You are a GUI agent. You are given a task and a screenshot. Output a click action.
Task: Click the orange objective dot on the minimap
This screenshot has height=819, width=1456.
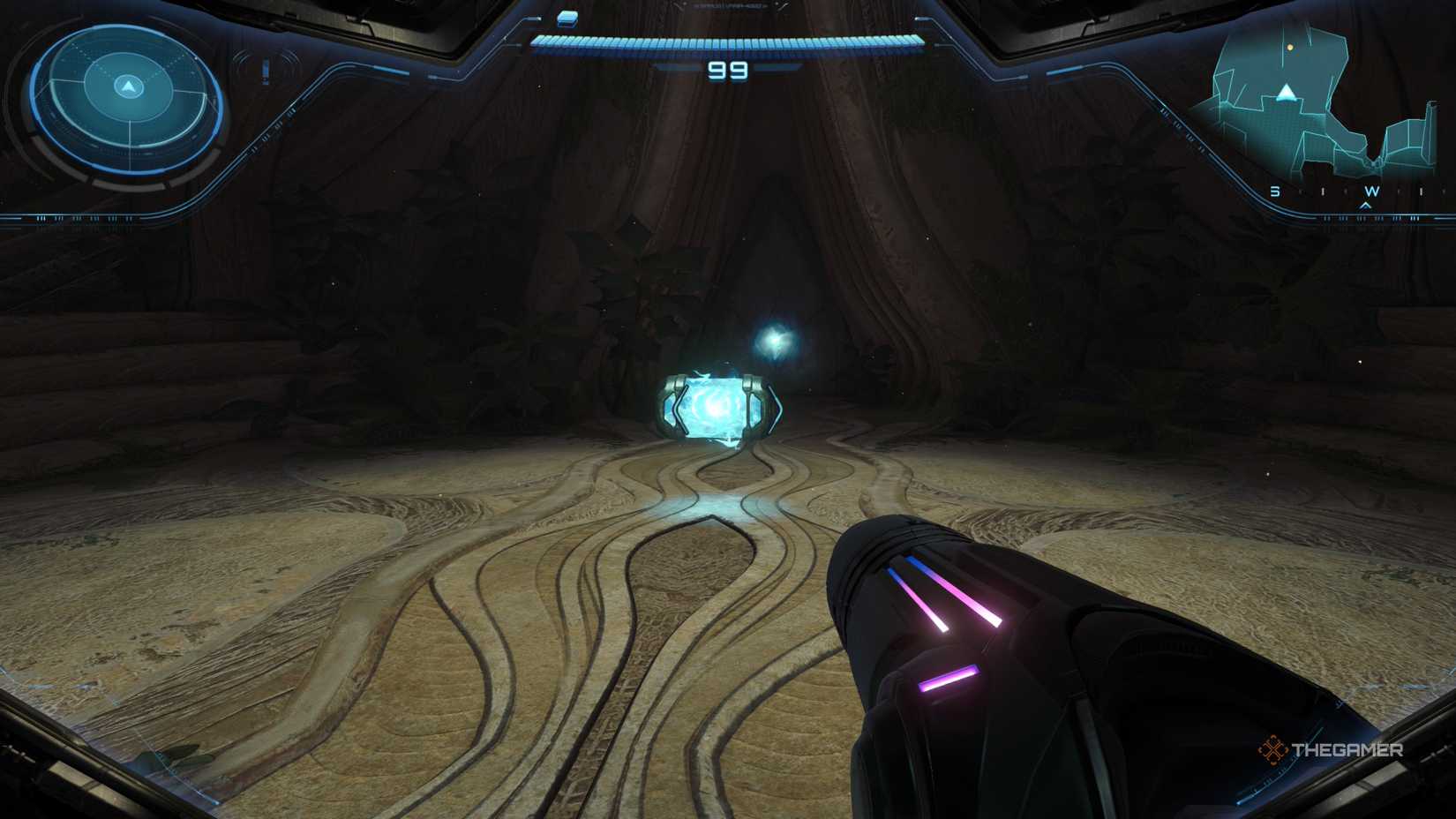1289,47
